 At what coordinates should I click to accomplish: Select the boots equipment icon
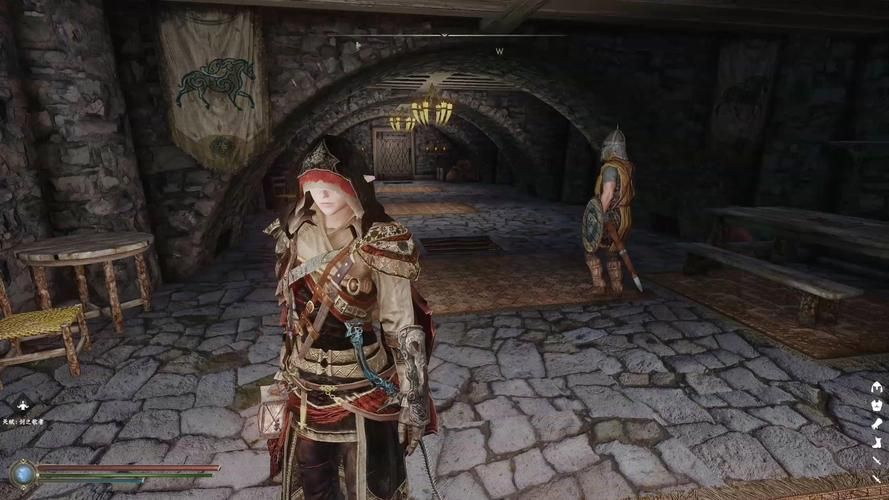[877, 442]
